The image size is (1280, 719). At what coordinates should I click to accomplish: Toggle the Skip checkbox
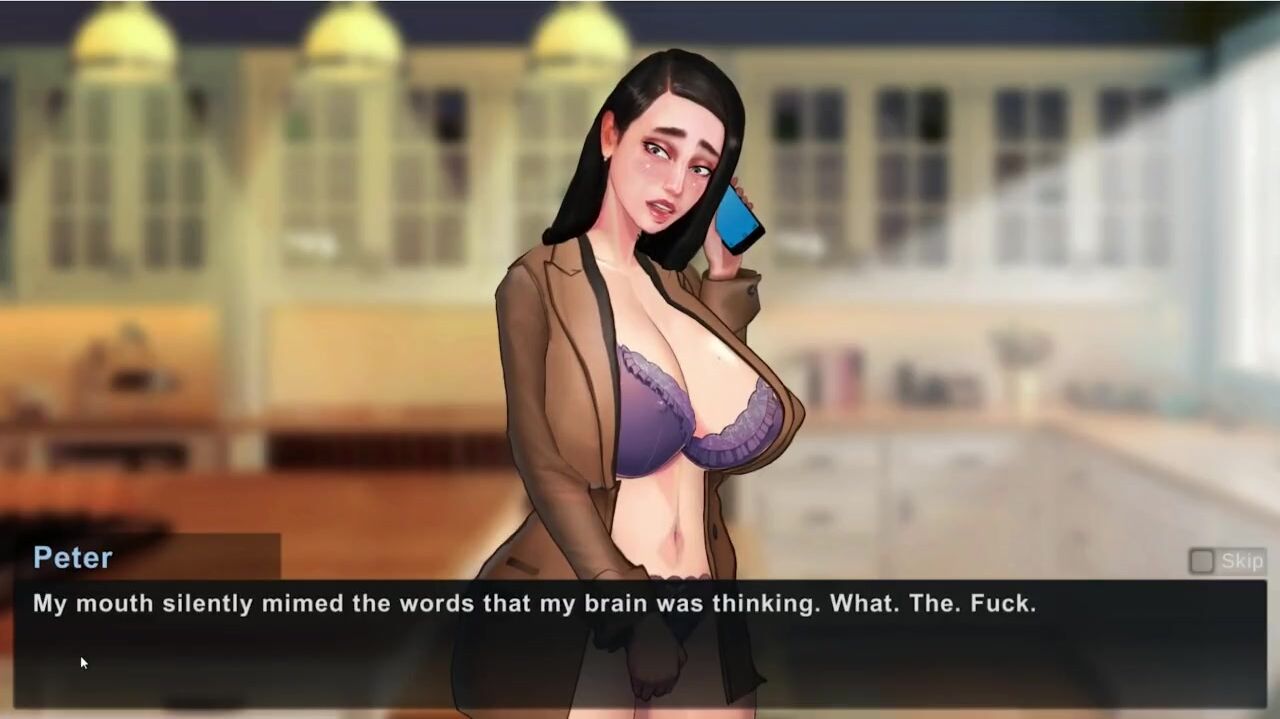[1201, 561]
